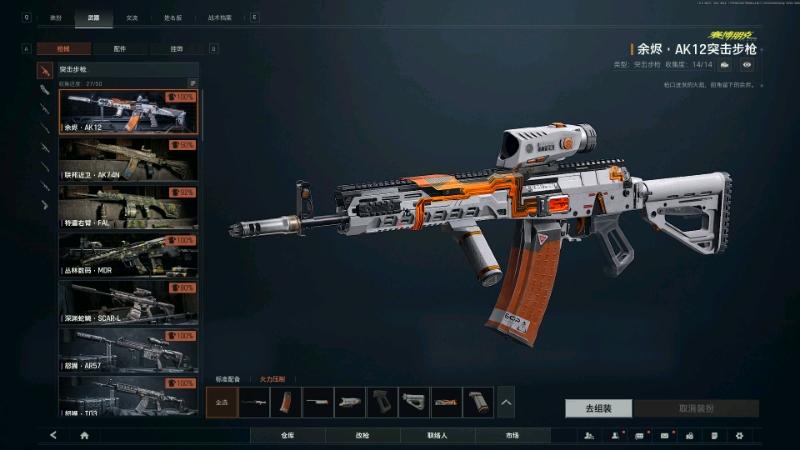Go back using the left arrow
800x450 pixels.
(x=53, y=436)
